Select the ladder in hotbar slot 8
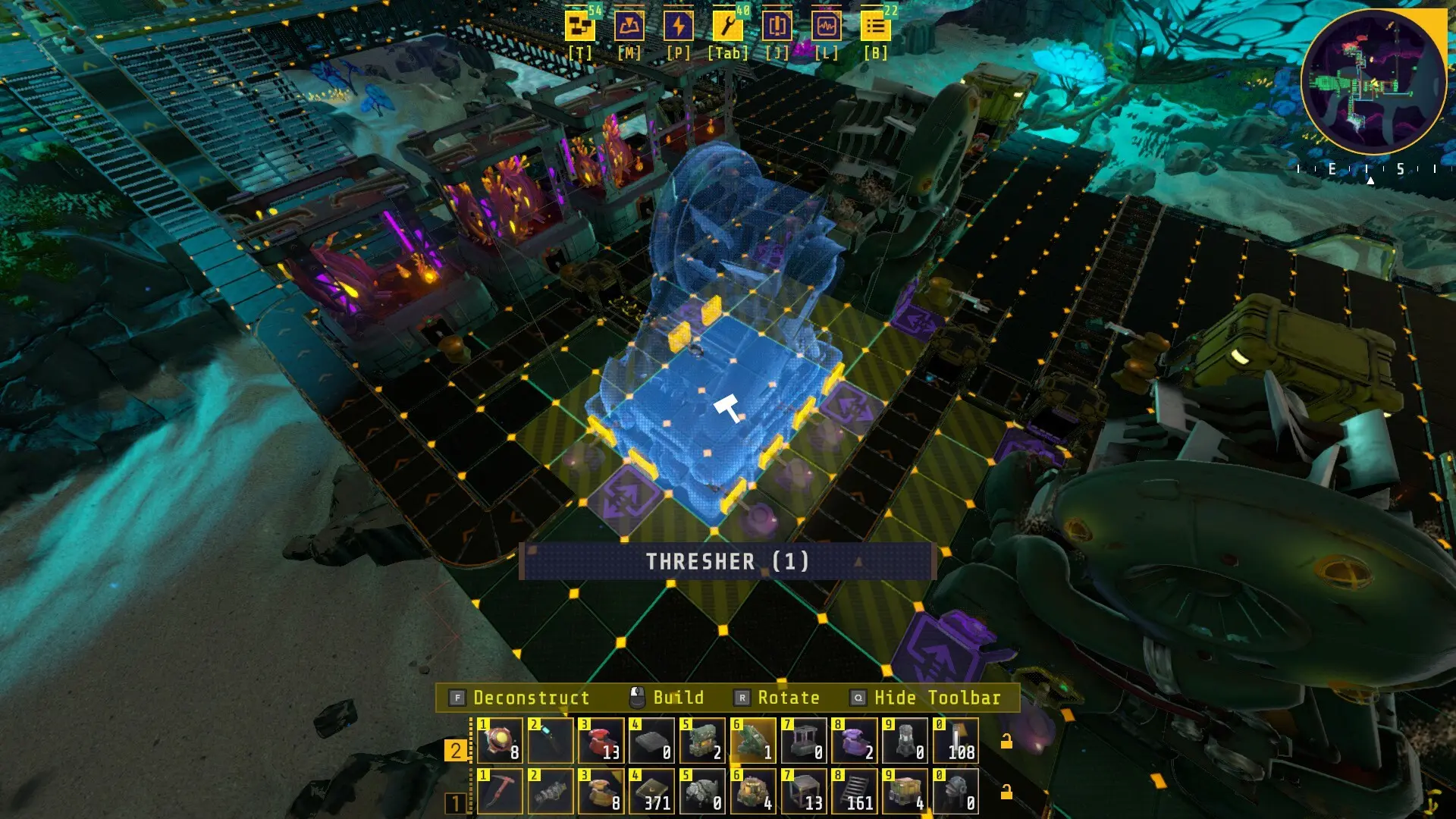 pyautogui.click(x=855, y=792)
